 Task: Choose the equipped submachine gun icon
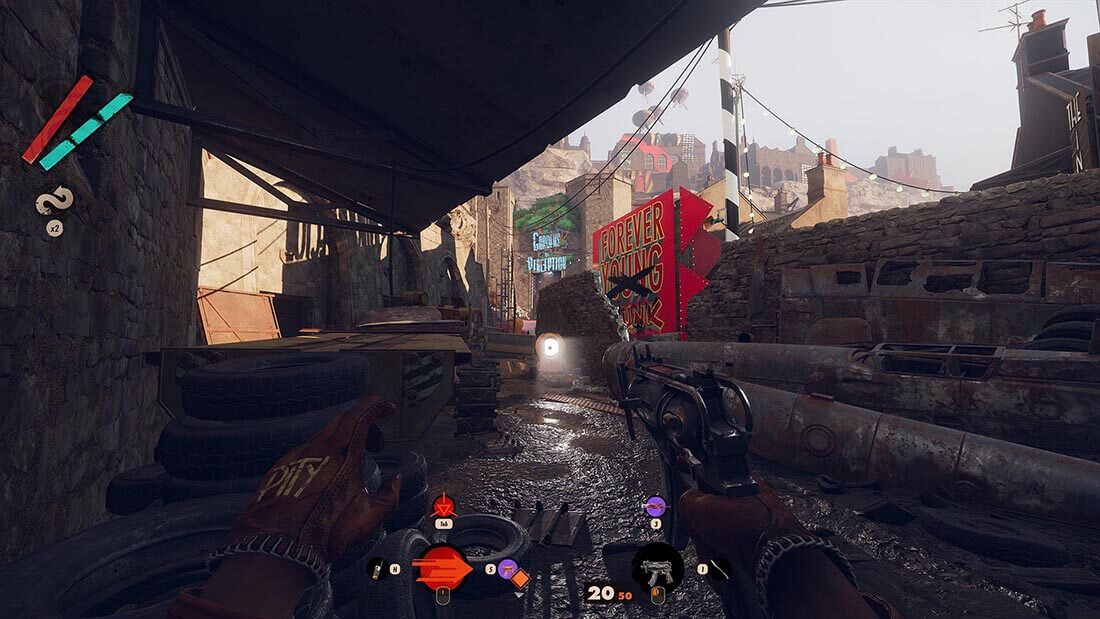tap(657, 569)
